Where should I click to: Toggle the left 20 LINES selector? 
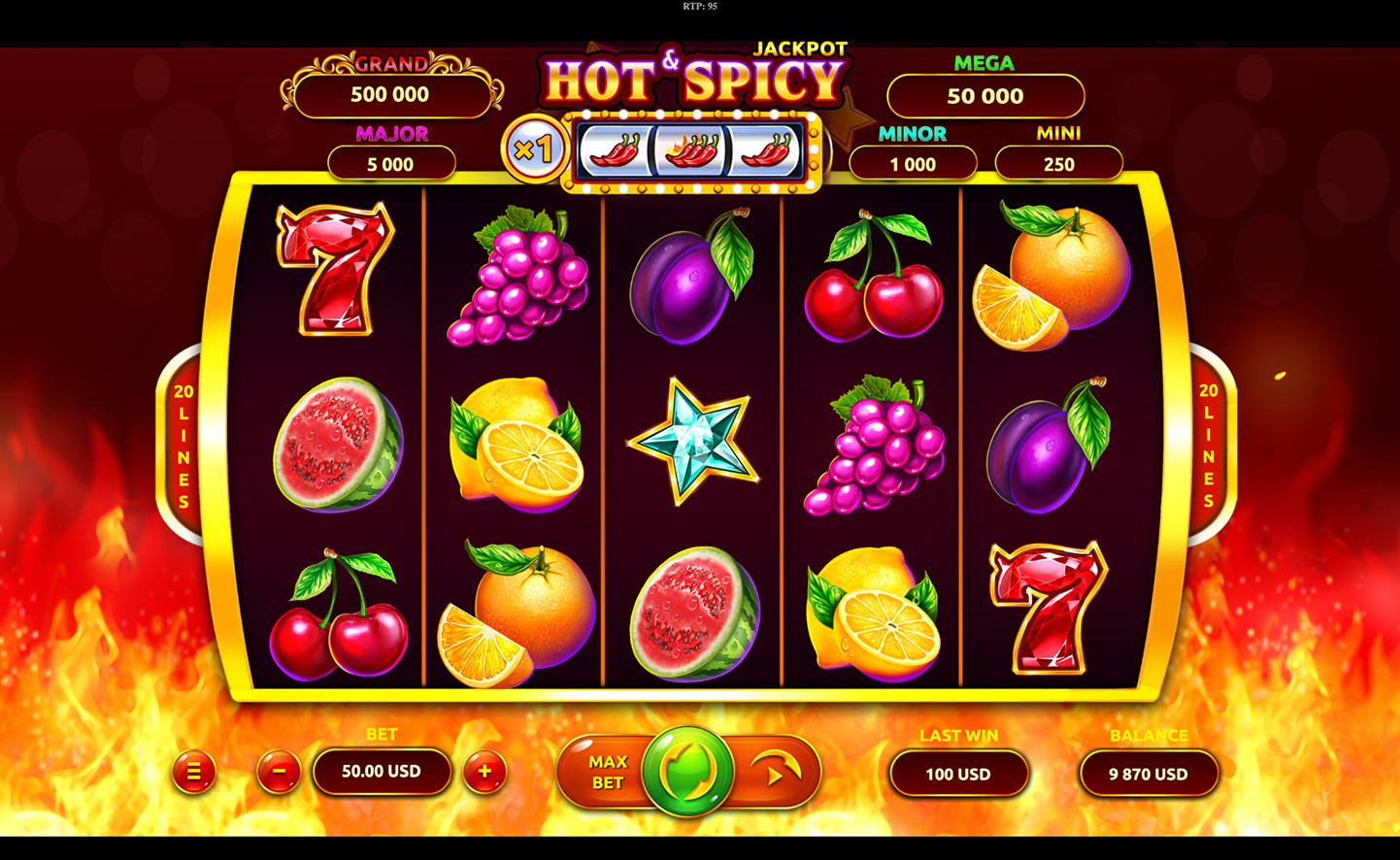[182, 447]
